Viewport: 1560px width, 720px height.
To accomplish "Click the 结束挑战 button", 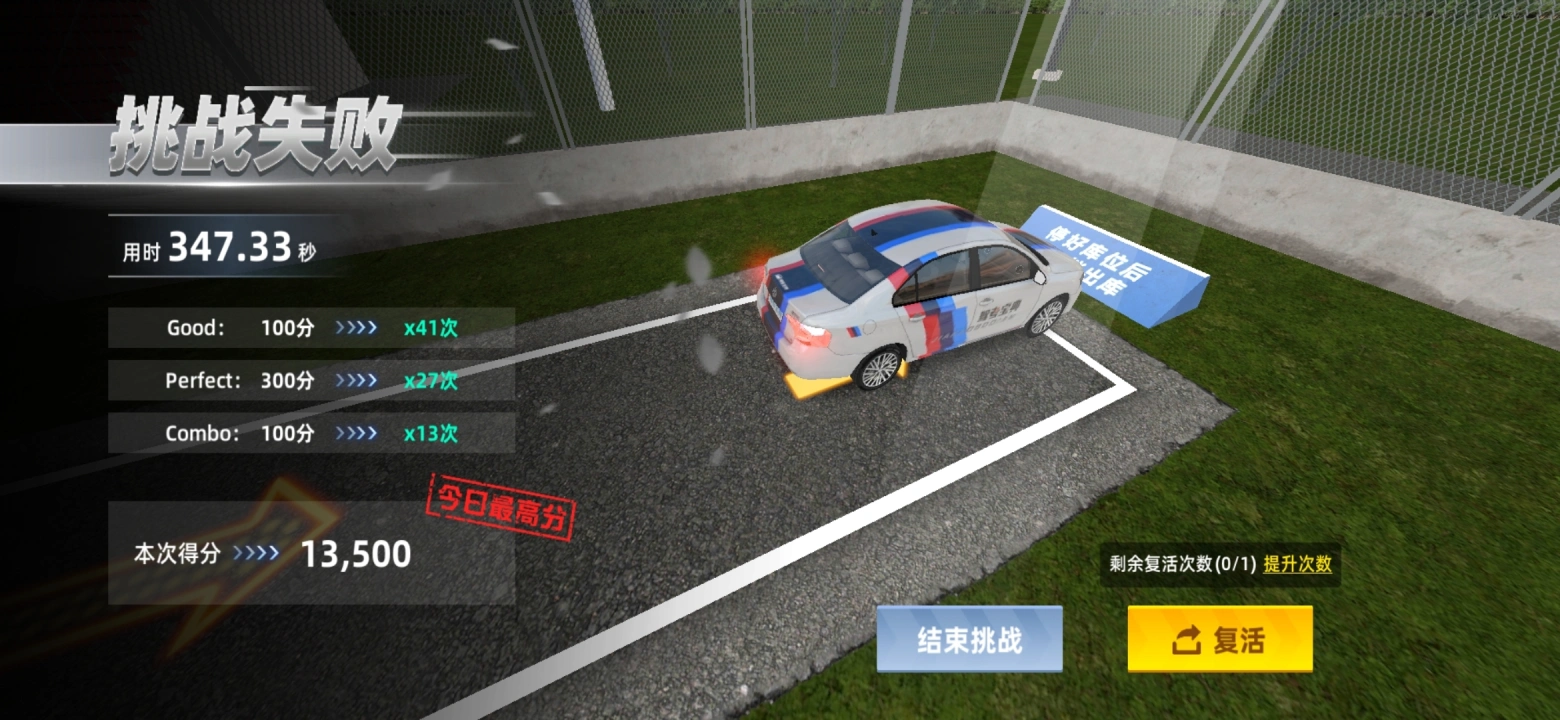I will point(969,639).
